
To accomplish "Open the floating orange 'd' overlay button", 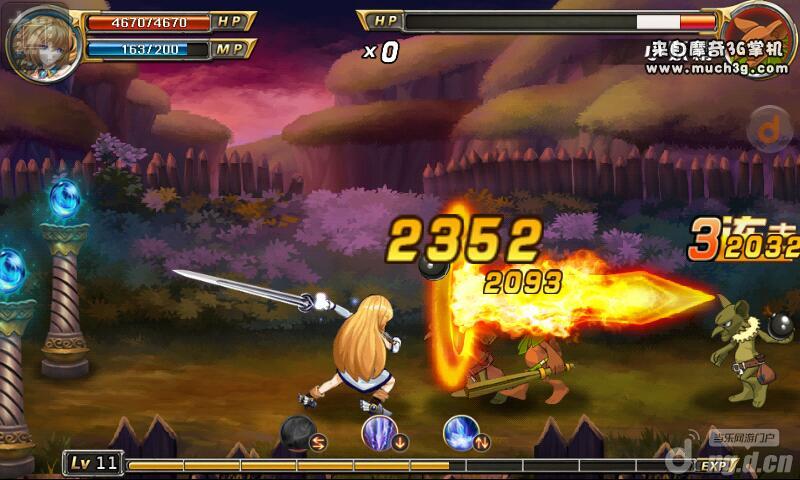I will [x=768, y=127].
